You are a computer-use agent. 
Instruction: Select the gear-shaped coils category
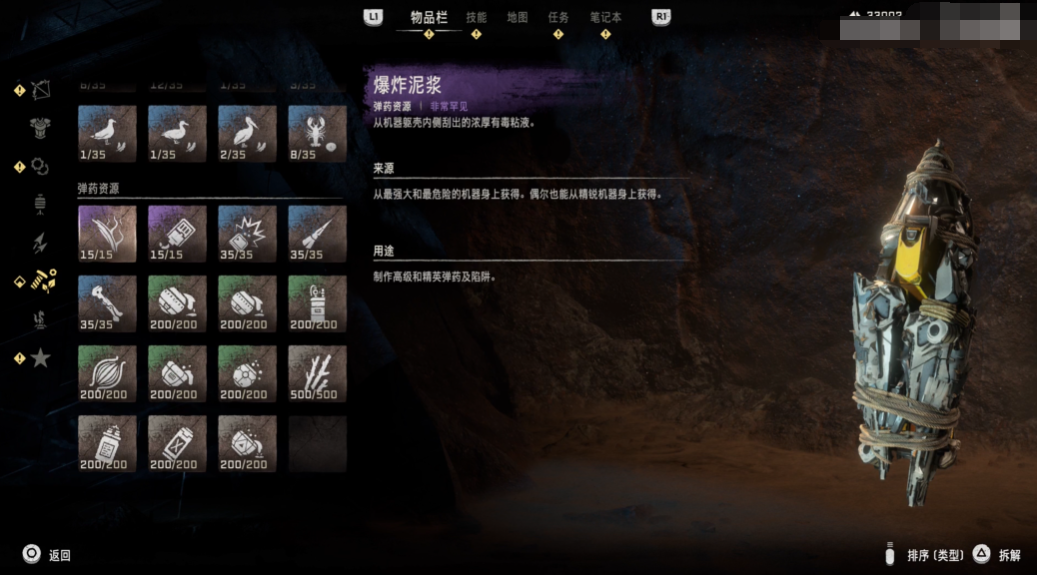coord(40,166)
